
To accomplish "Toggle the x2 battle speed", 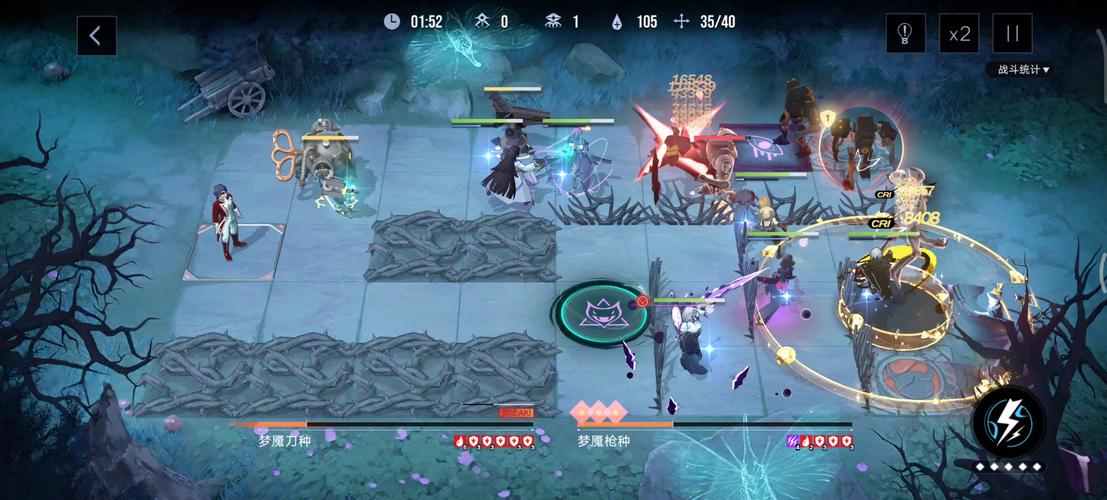I will pyautogui.click(x=959, y=34).
